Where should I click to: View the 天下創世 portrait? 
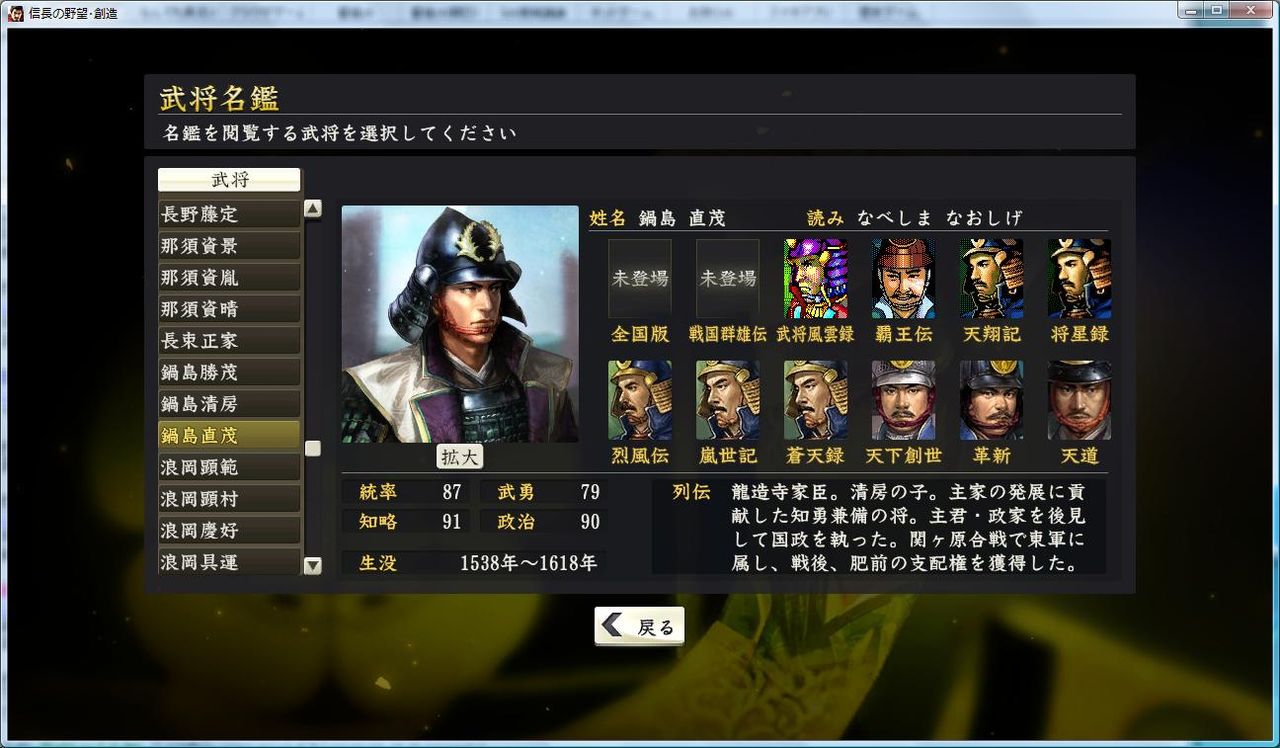(903, 399)
